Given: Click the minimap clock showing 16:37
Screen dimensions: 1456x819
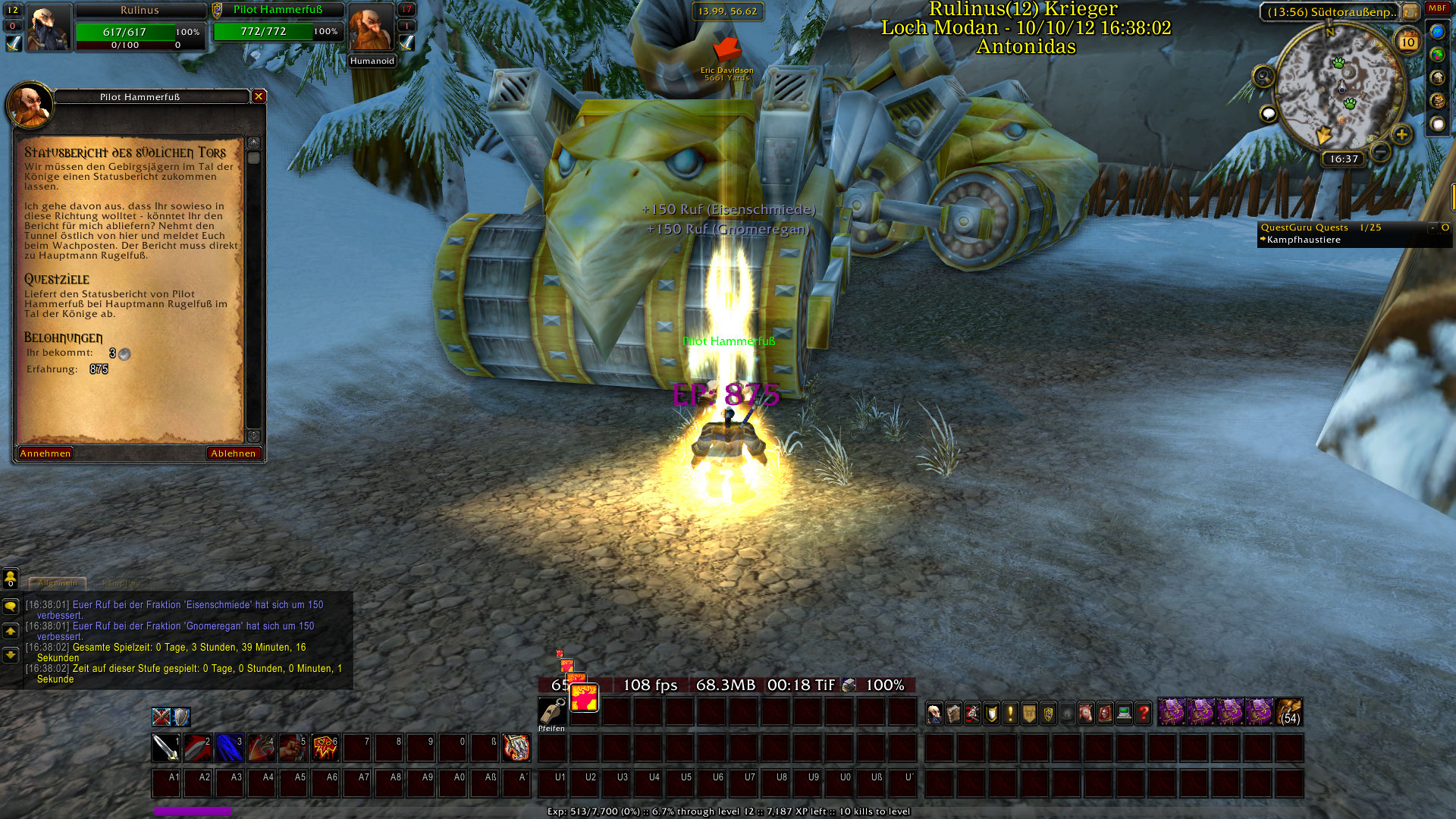Looking at the screenshot, I should pyautogui.click(x=1344, y=159).
